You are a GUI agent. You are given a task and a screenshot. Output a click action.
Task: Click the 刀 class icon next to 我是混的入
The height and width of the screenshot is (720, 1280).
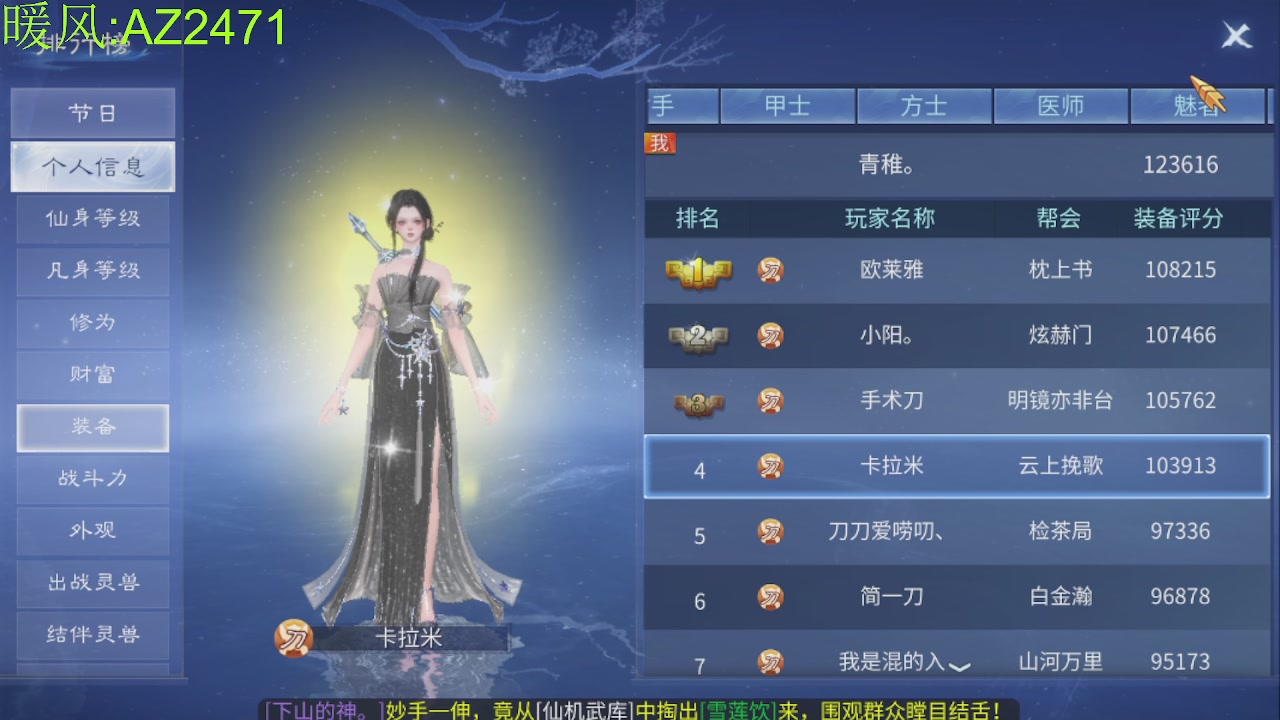[770, 660]
